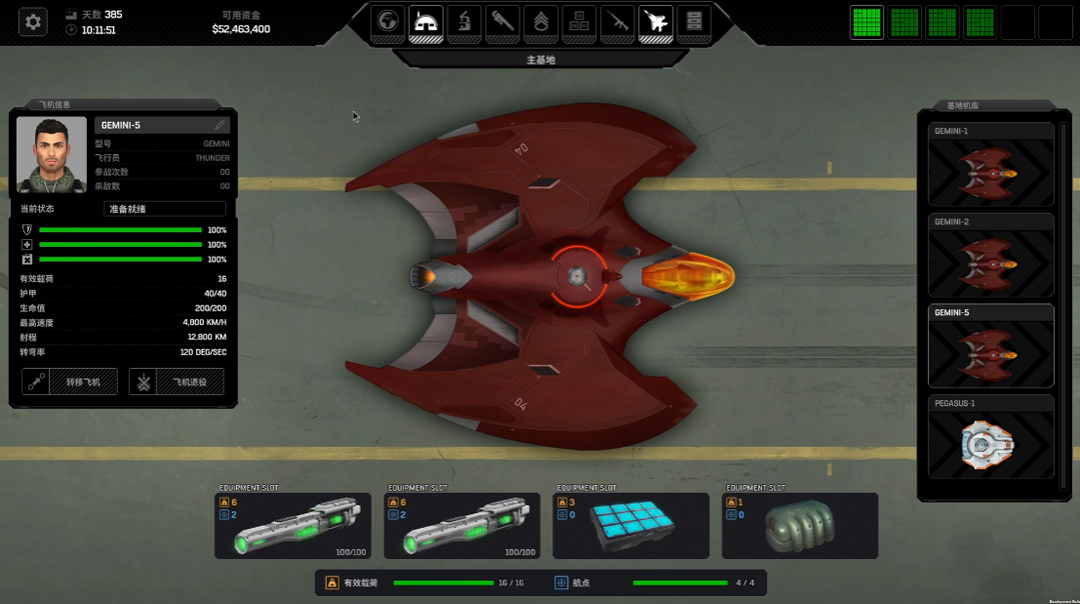Image resolution: width=1080 pixels, height=604 pixels.
Task: Open the wrench engineering tab
Action: 503,21
